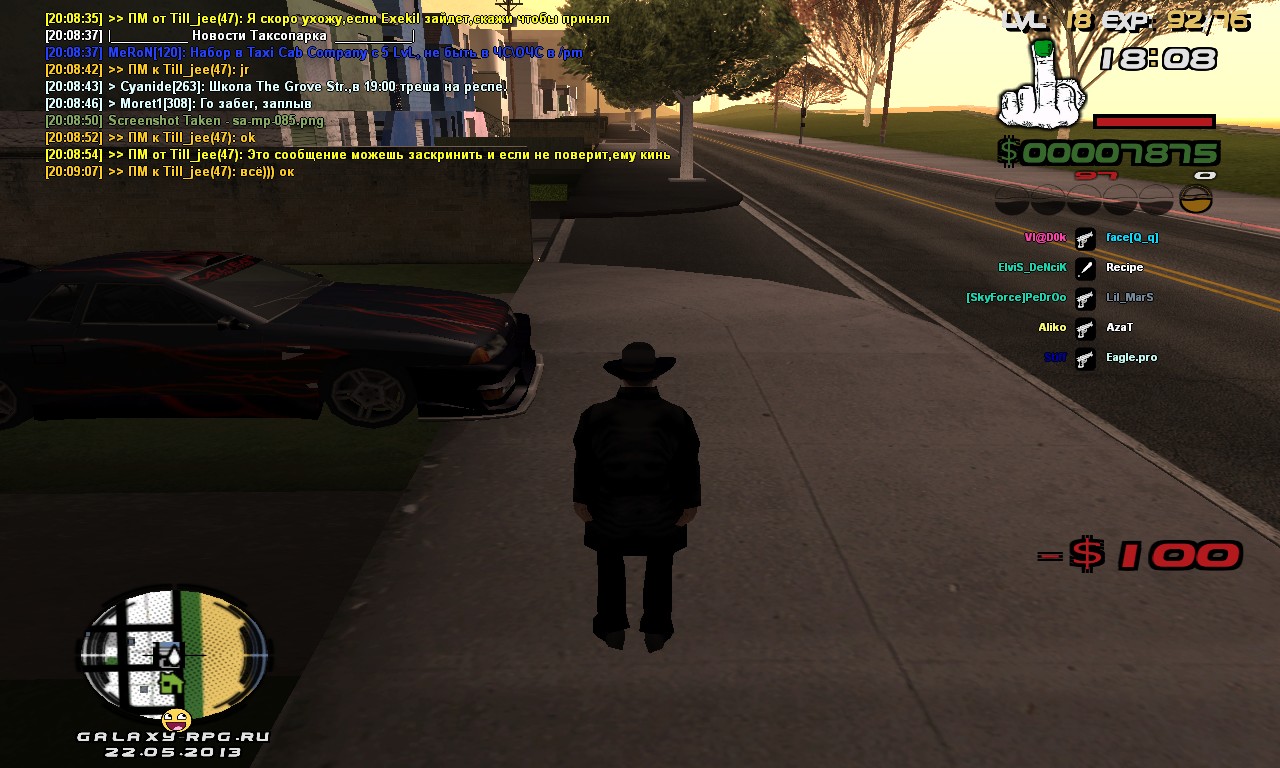Open the Cyanide[263] chat message
1280x768 pixels.
[x=277, y=87]
